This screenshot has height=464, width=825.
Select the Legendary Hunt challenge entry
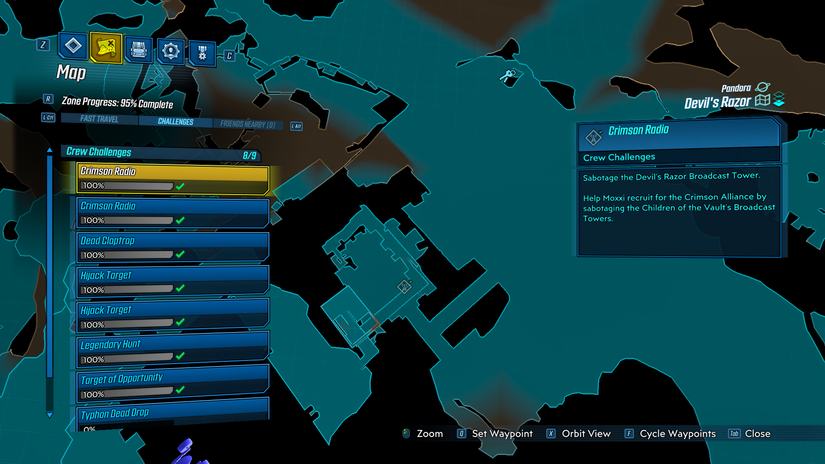pos(172,350)
